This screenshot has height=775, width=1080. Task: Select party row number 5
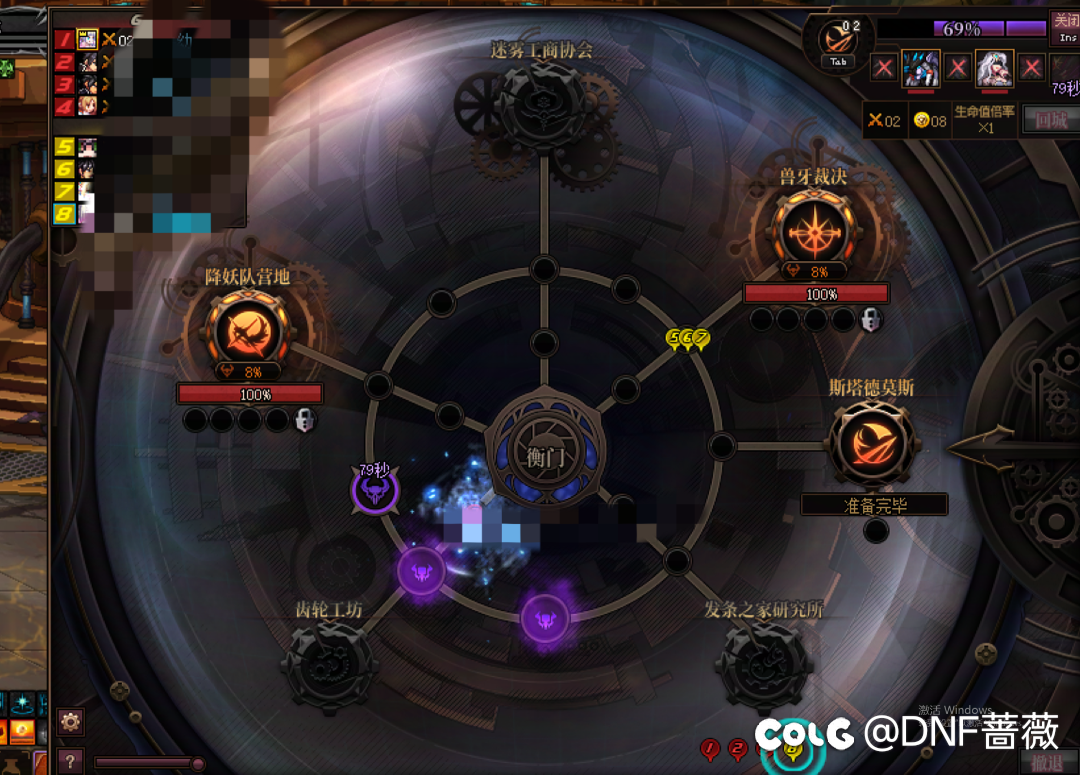point(64,147)
